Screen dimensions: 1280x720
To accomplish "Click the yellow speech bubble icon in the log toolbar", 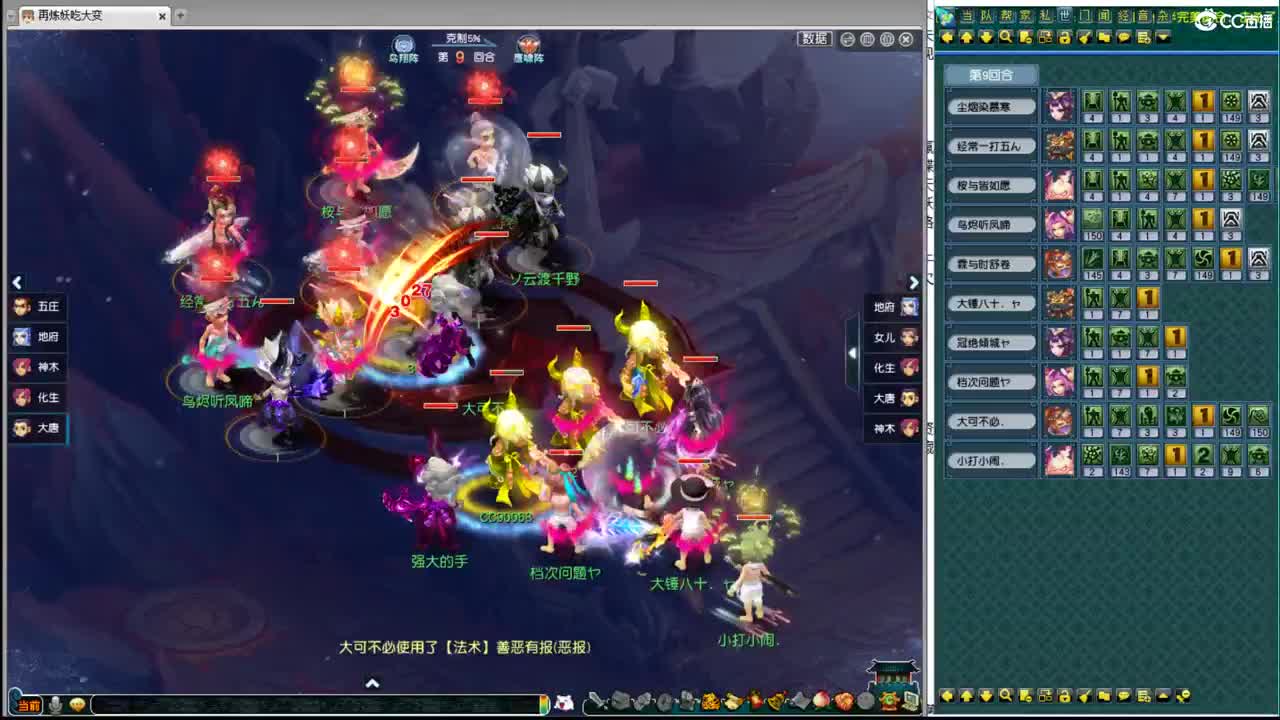I will click(1124, 37).
